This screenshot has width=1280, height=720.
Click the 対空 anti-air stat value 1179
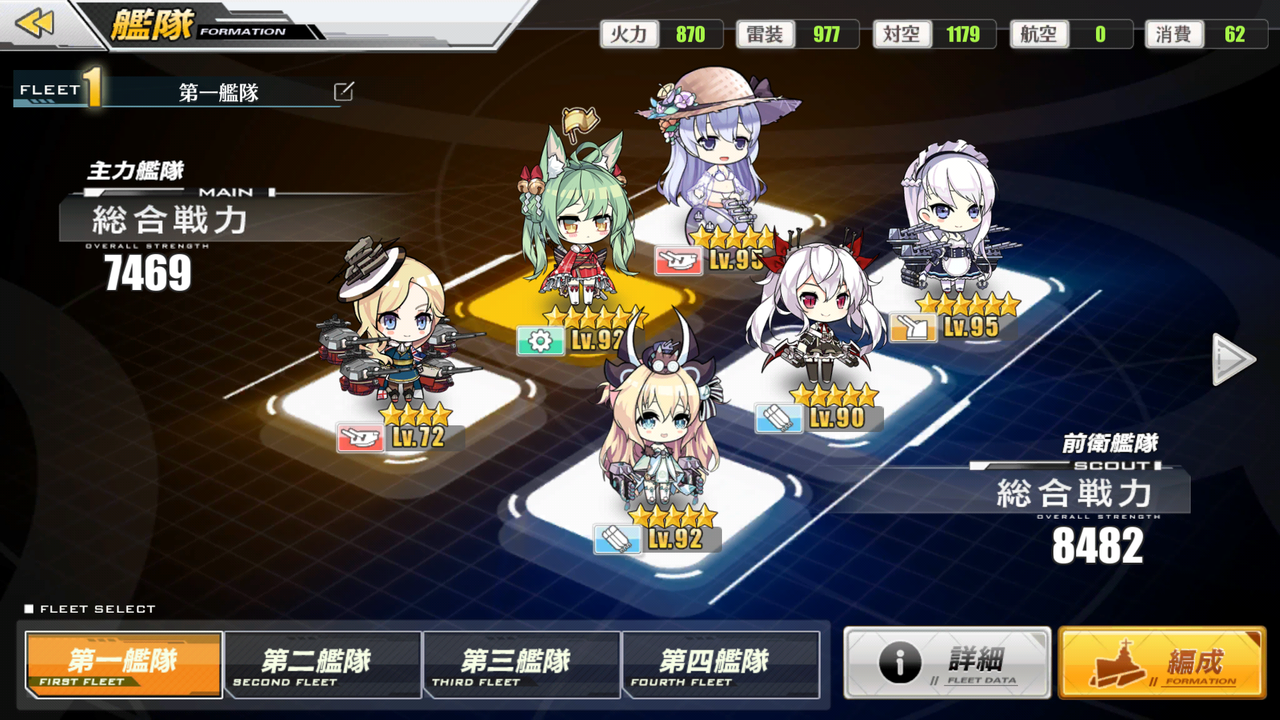pyautogui.click(x=965, y=34)
